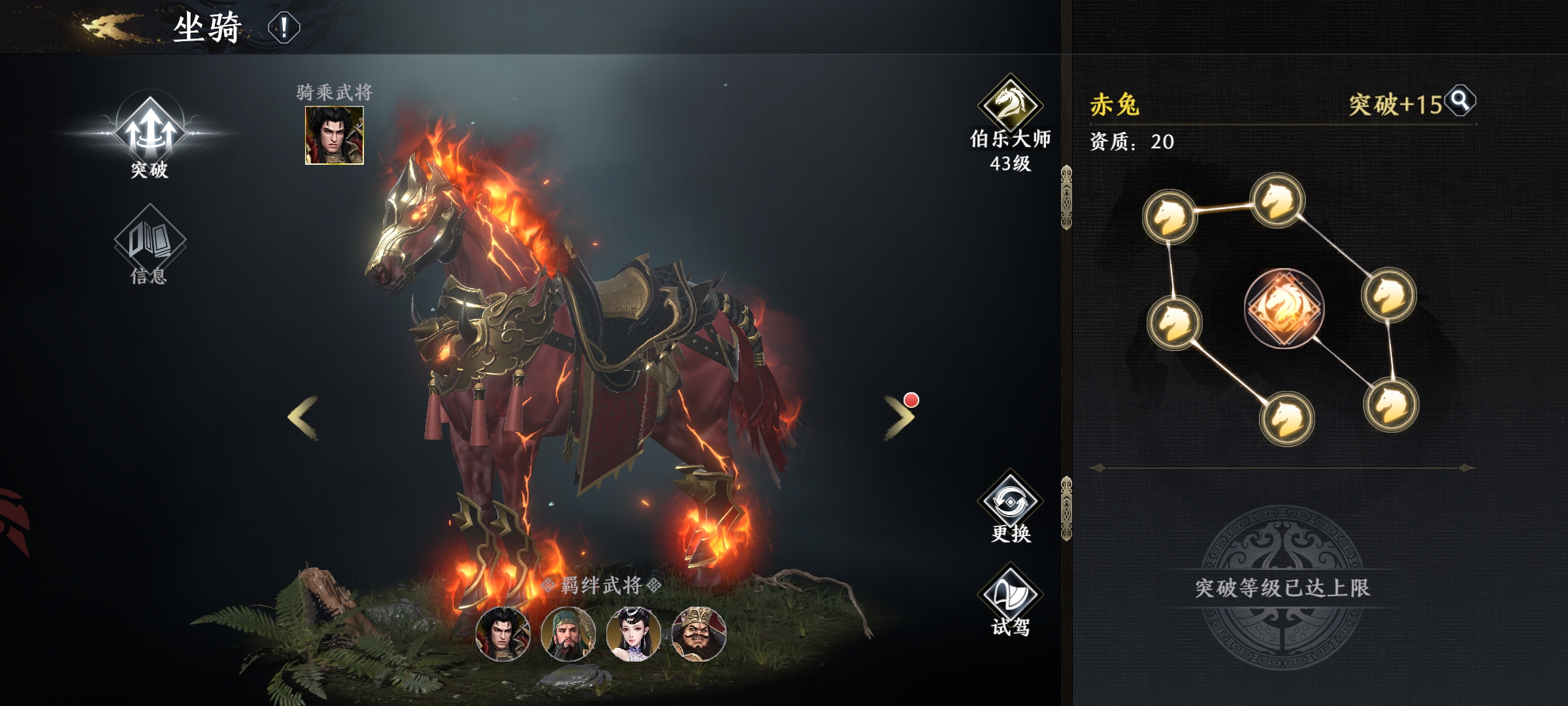Inspect 突破+15 details with magnifier icon
Viewport: 1568px width, 706px height.
click(x=1460, y=101)
